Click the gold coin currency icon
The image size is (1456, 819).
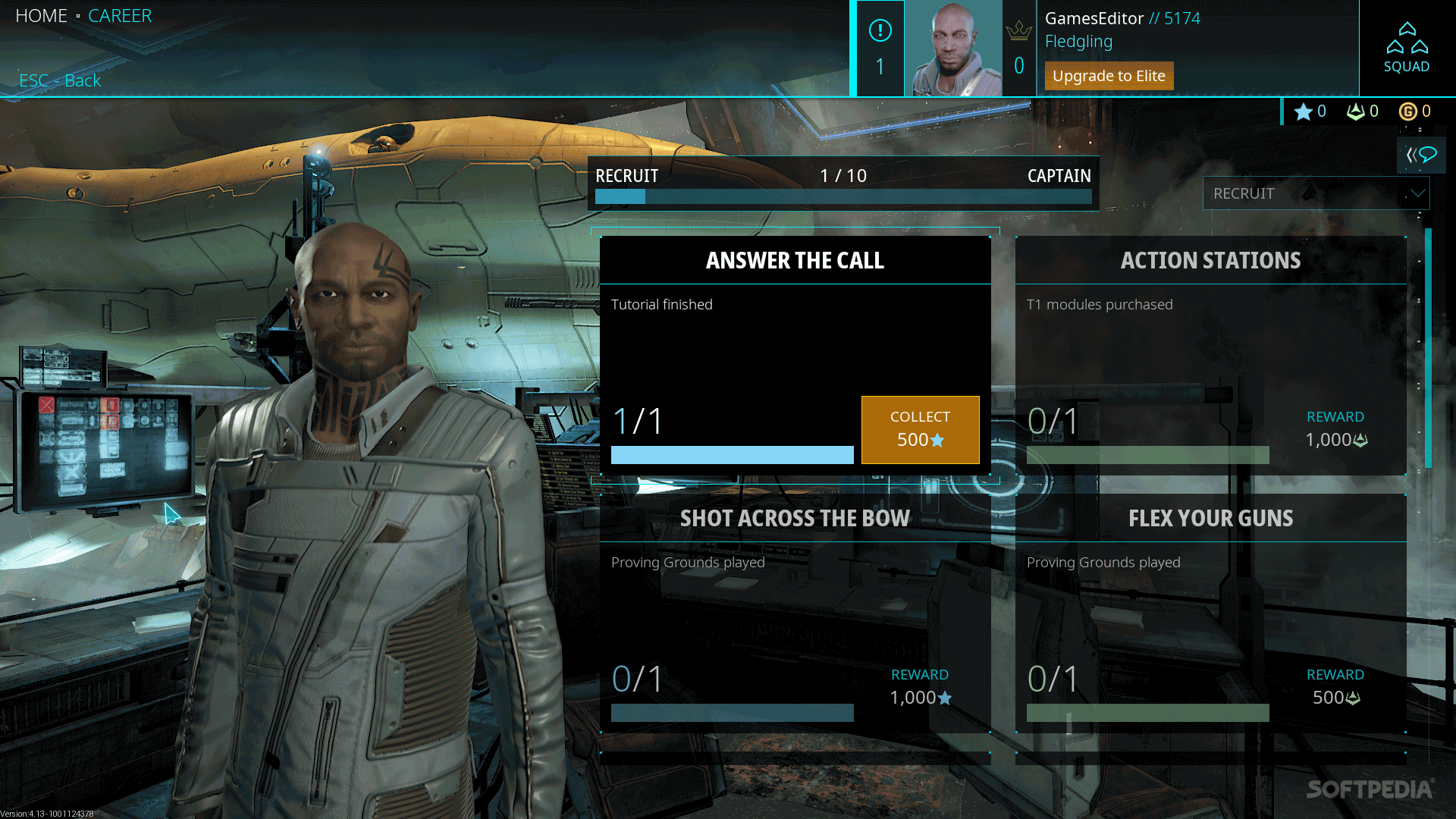tap(1407, 111)
